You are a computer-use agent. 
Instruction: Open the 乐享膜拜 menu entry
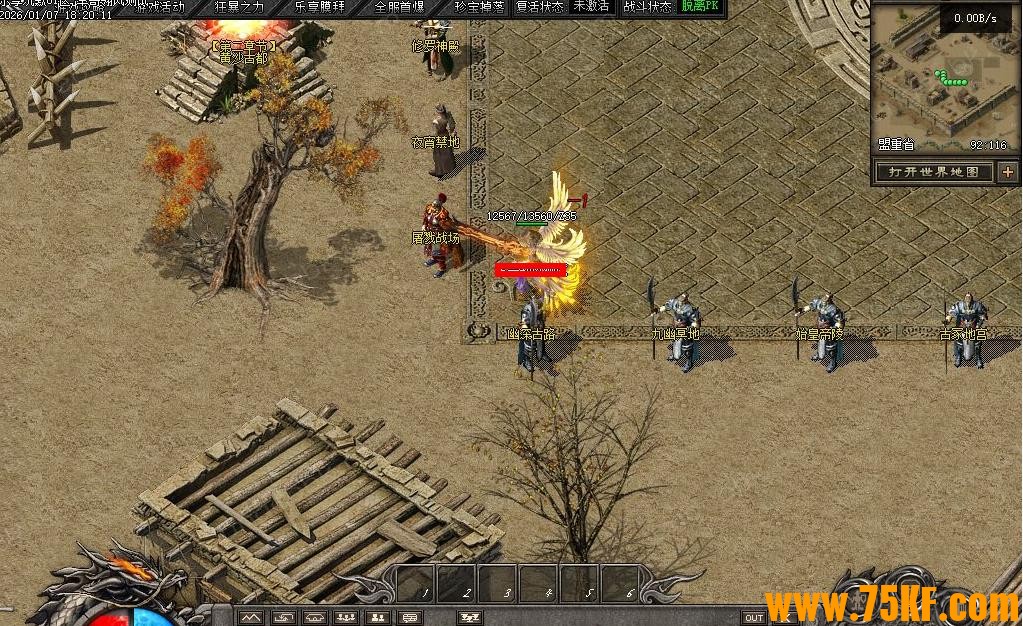coord(319,6)
